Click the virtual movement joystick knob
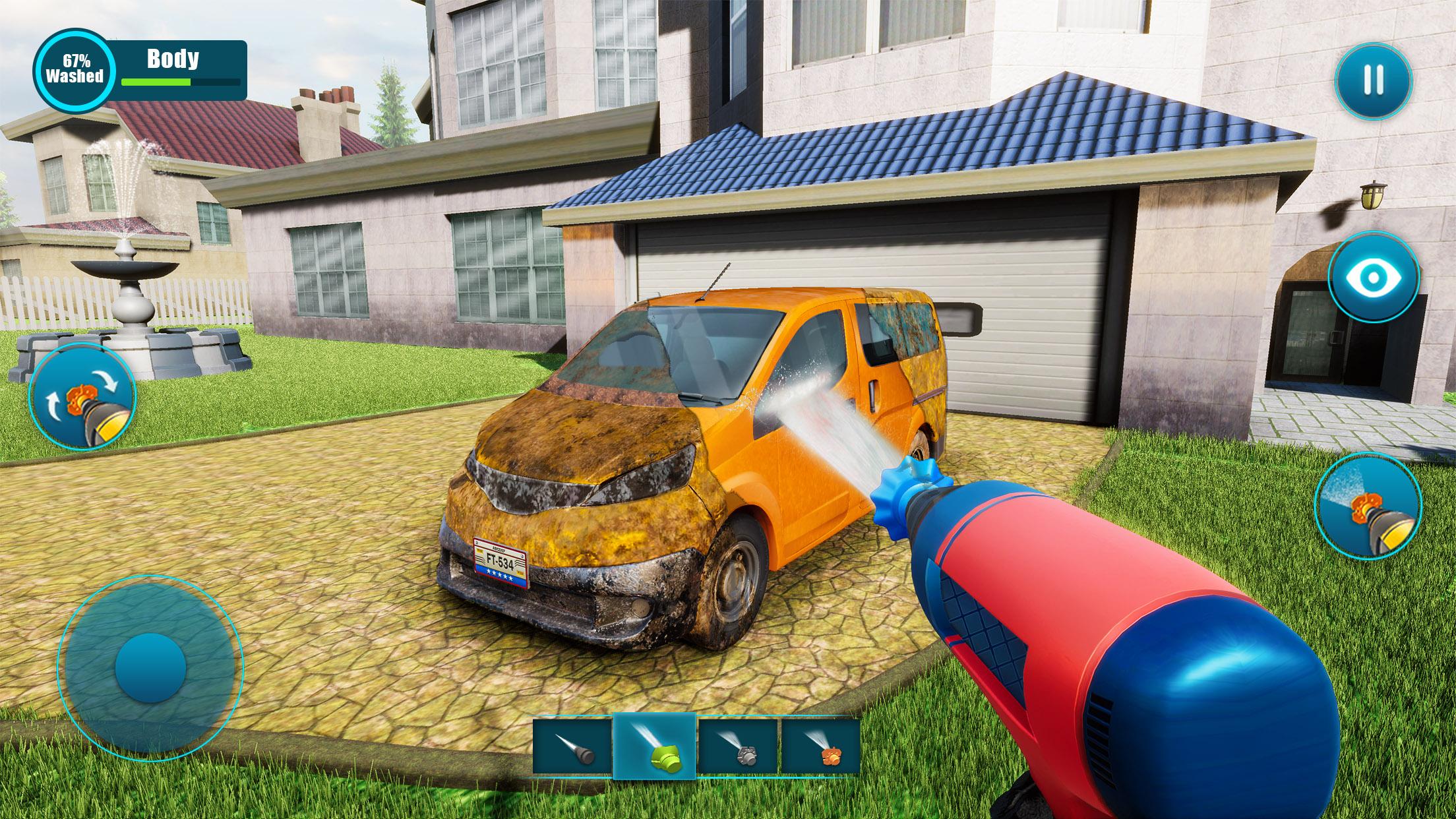This screenshot has height=819, width=1456. click(x=150, y=668)
